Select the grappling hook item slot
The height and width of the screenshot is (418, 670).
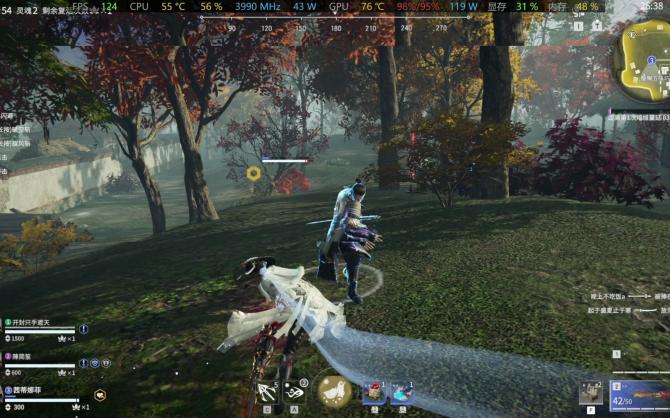tap(267, 392)
